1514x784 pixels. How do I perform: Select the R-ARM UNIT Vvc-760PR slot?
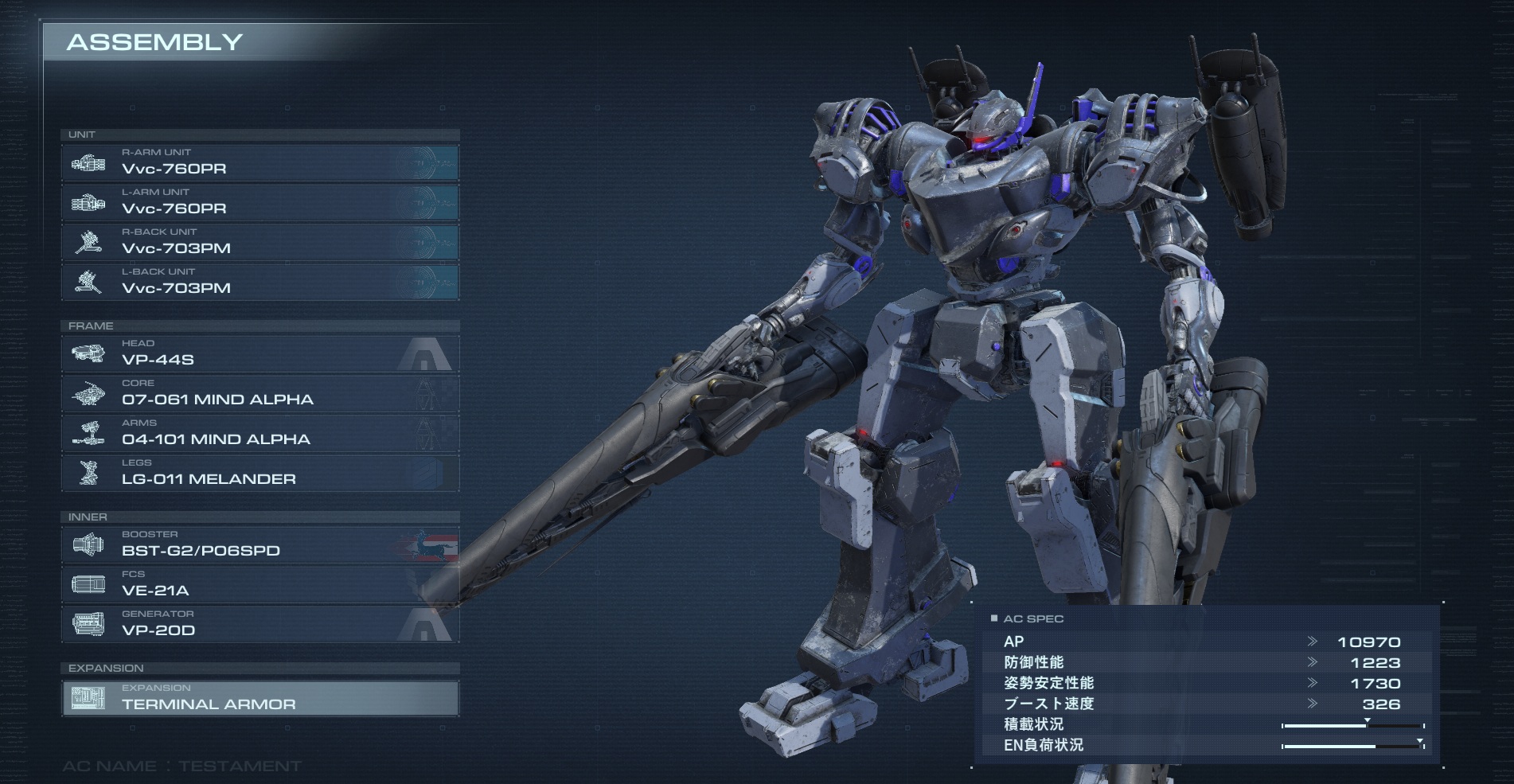point(260,163)
